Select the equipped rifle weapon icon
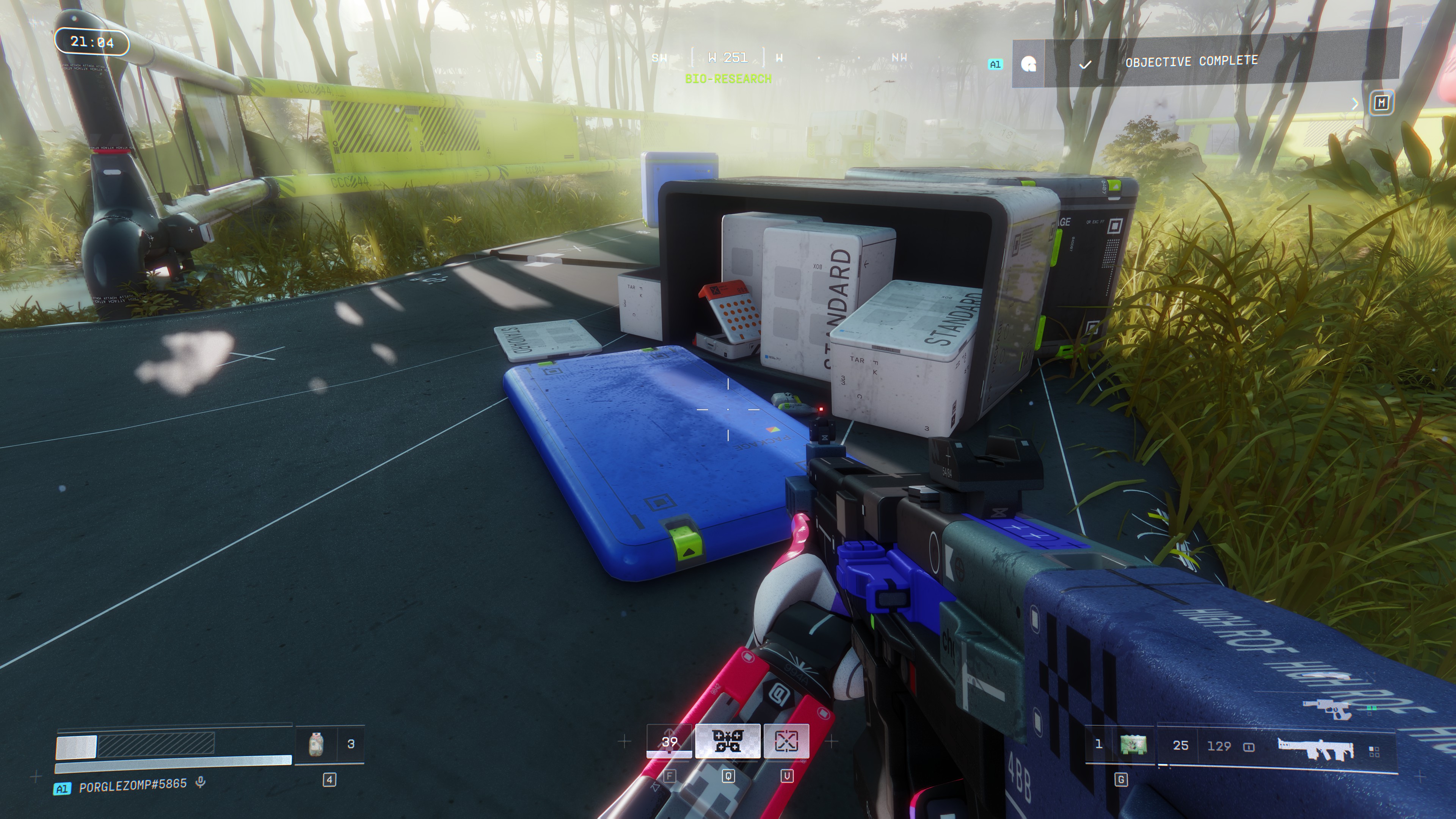Image resolution: width=1456 pixels, height=819 pixels. point(1315,747)
